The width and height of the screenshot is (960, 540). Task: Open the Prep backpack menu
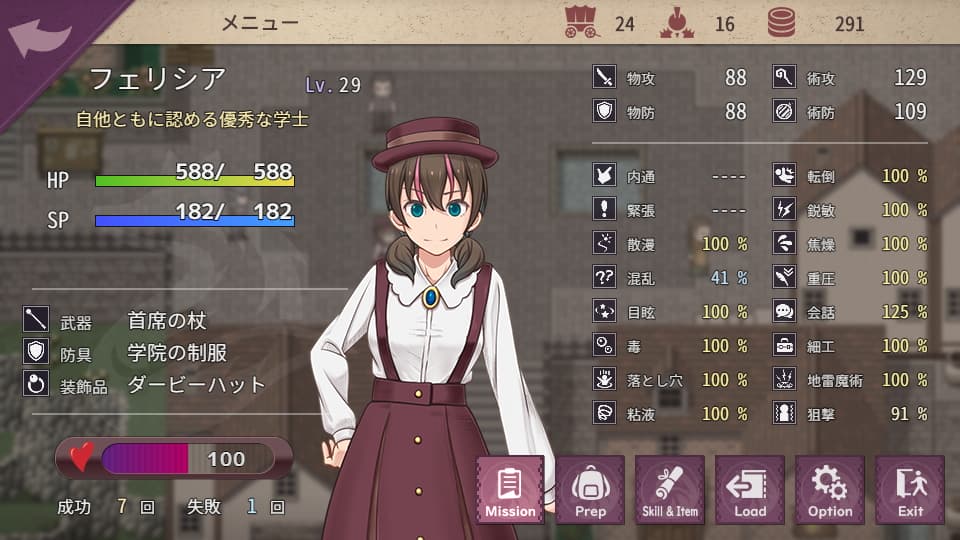590,490
